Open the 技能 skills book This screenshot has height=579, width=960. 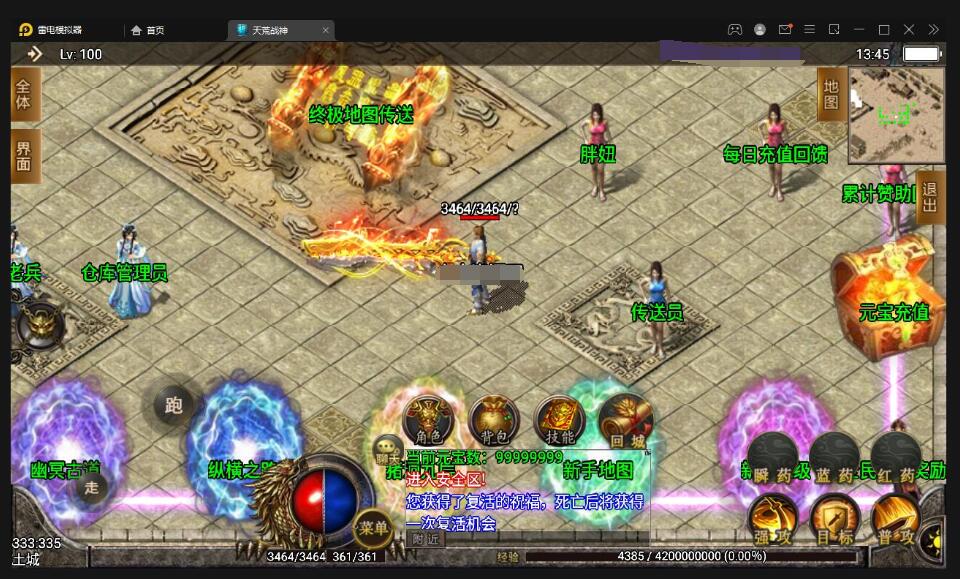560,421
